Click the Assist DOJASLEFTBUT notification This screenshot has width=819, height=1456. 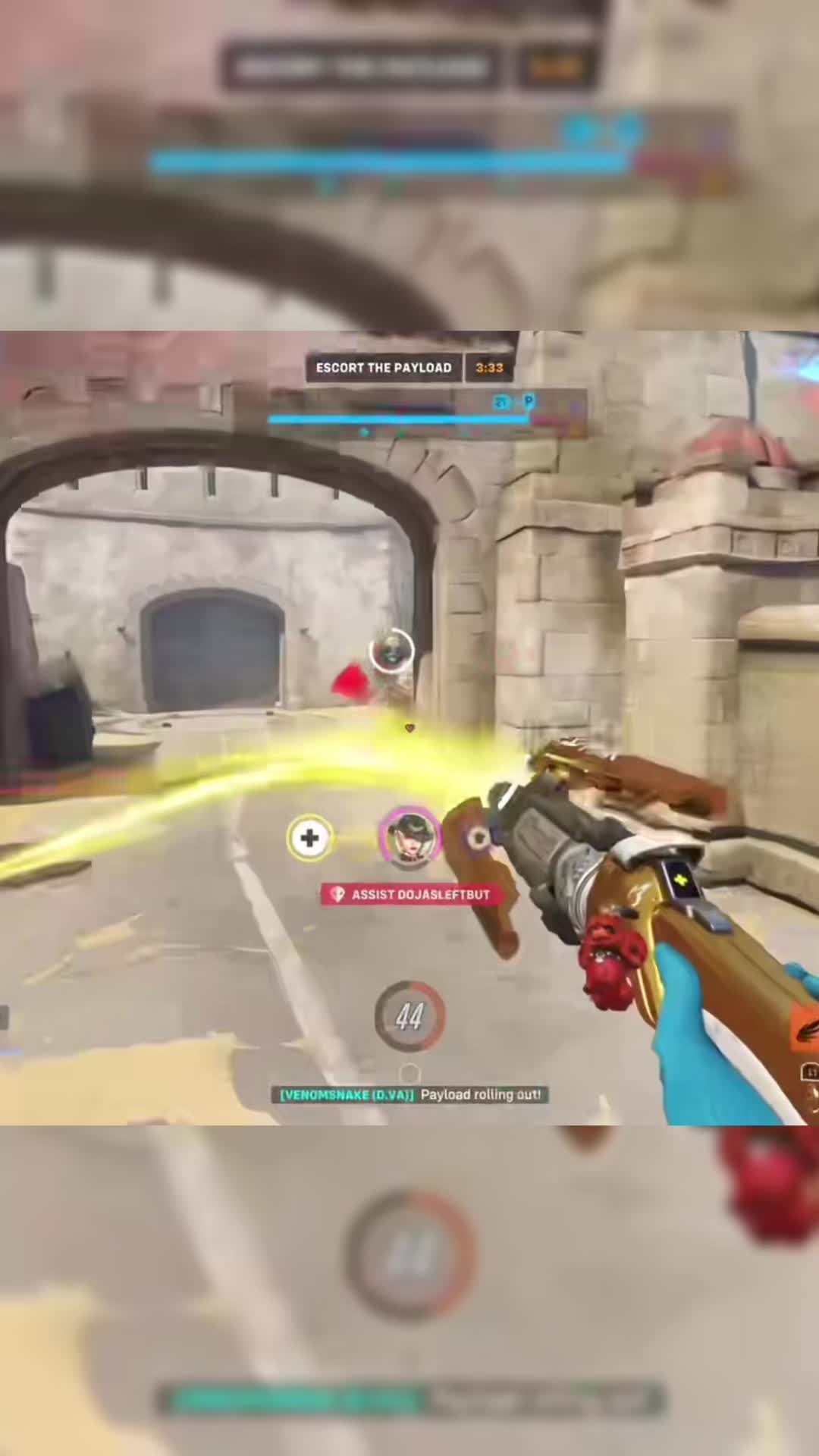(x=407, y=895)
